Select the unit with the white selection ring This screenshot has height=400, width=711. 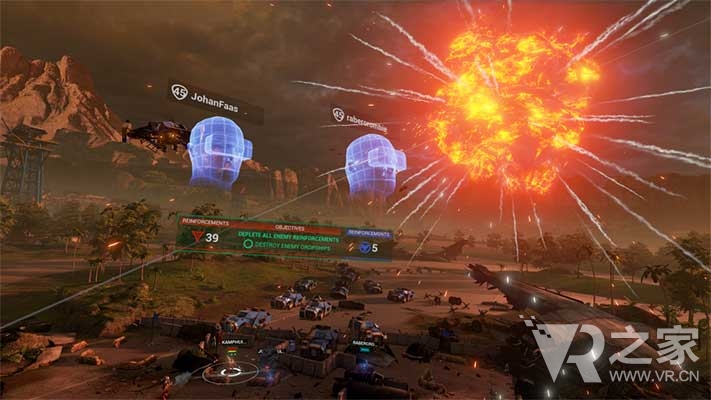229,371
